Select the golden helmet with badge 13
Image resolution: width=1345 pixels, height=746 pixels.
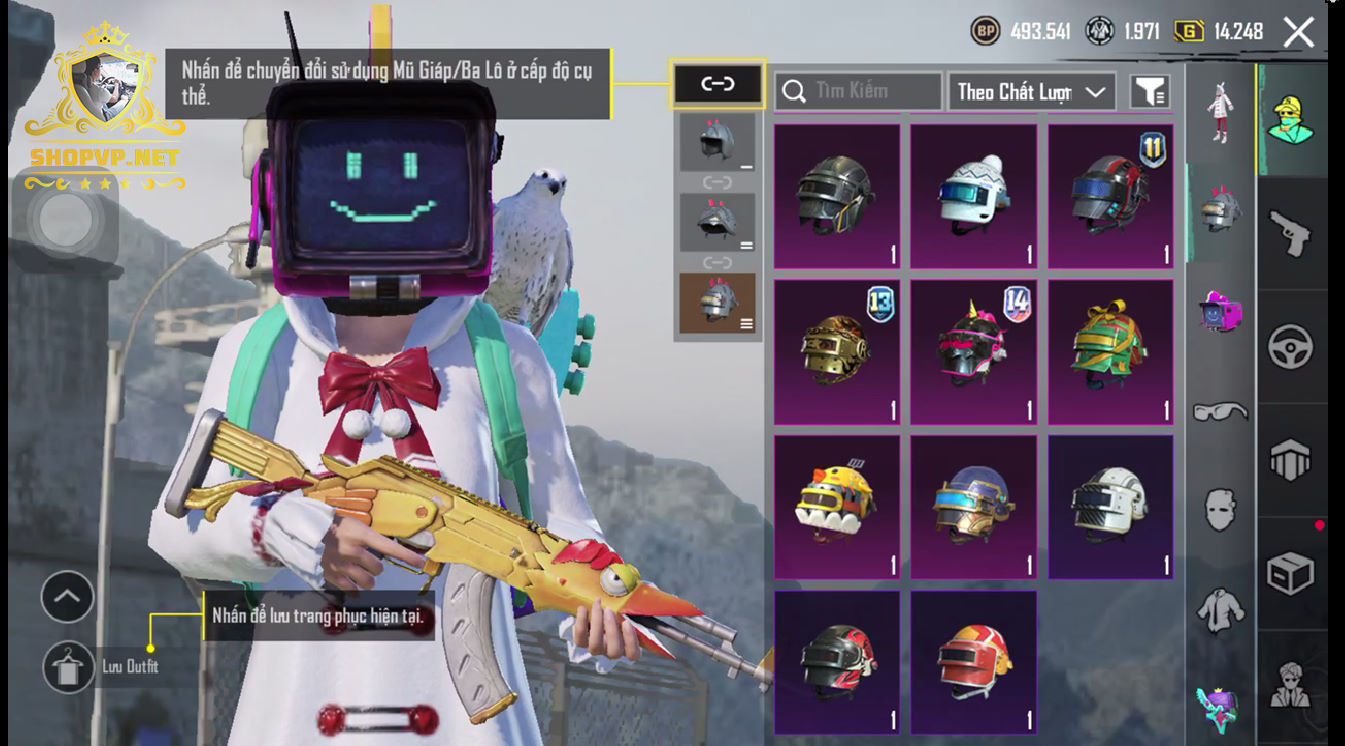pyautogui.click(x=836, y=351)
